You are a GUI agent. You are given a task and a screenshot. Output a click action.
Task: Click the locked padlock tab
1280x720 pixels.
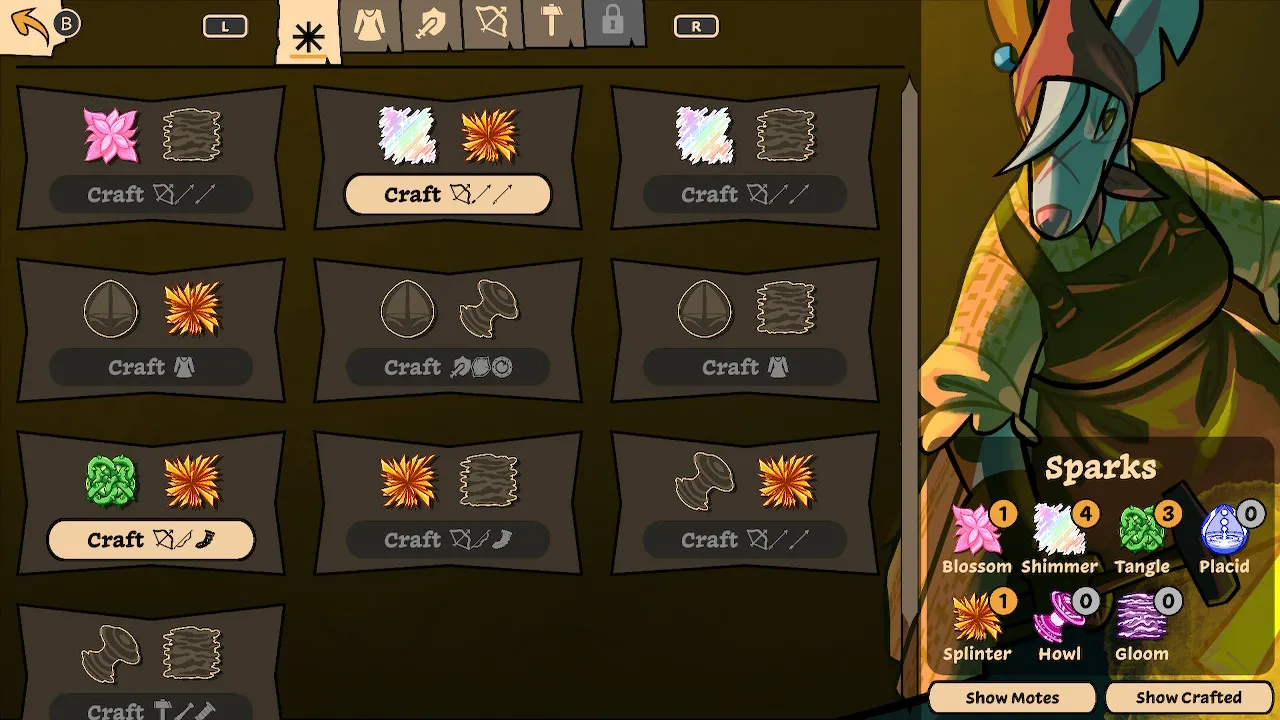click(x=613, y=23)
